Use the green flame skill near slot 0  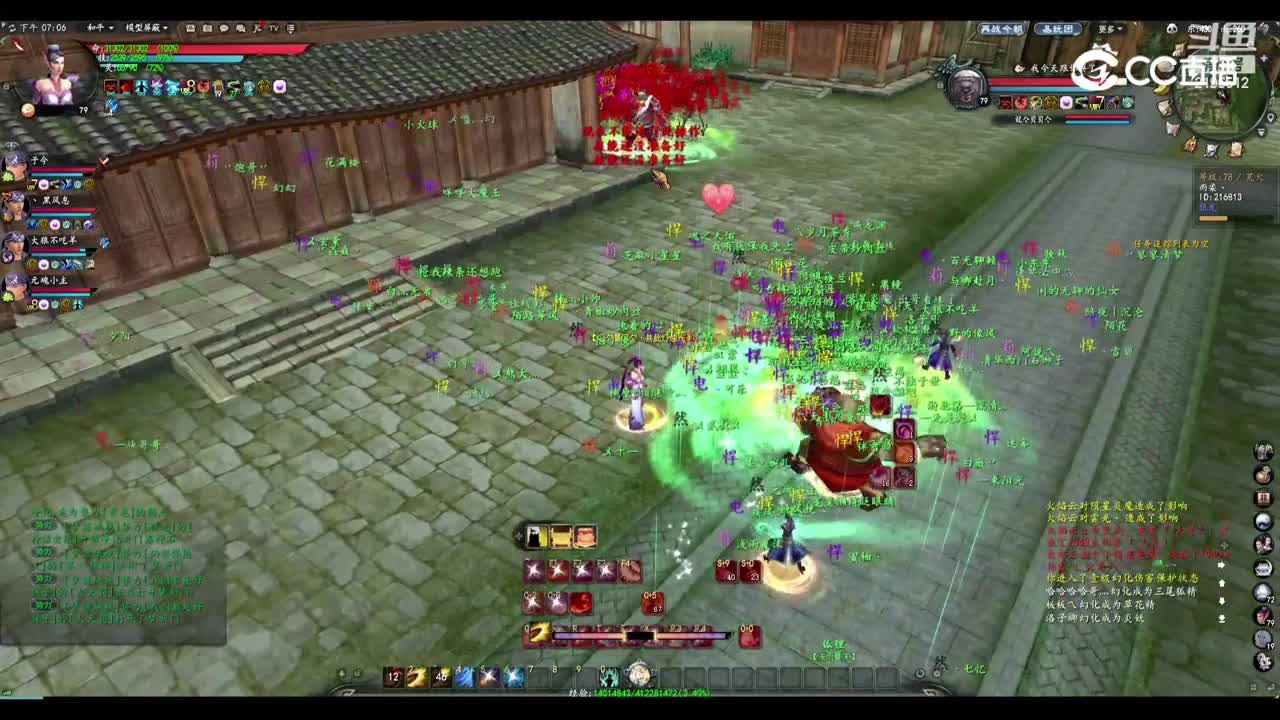point(610,676)
